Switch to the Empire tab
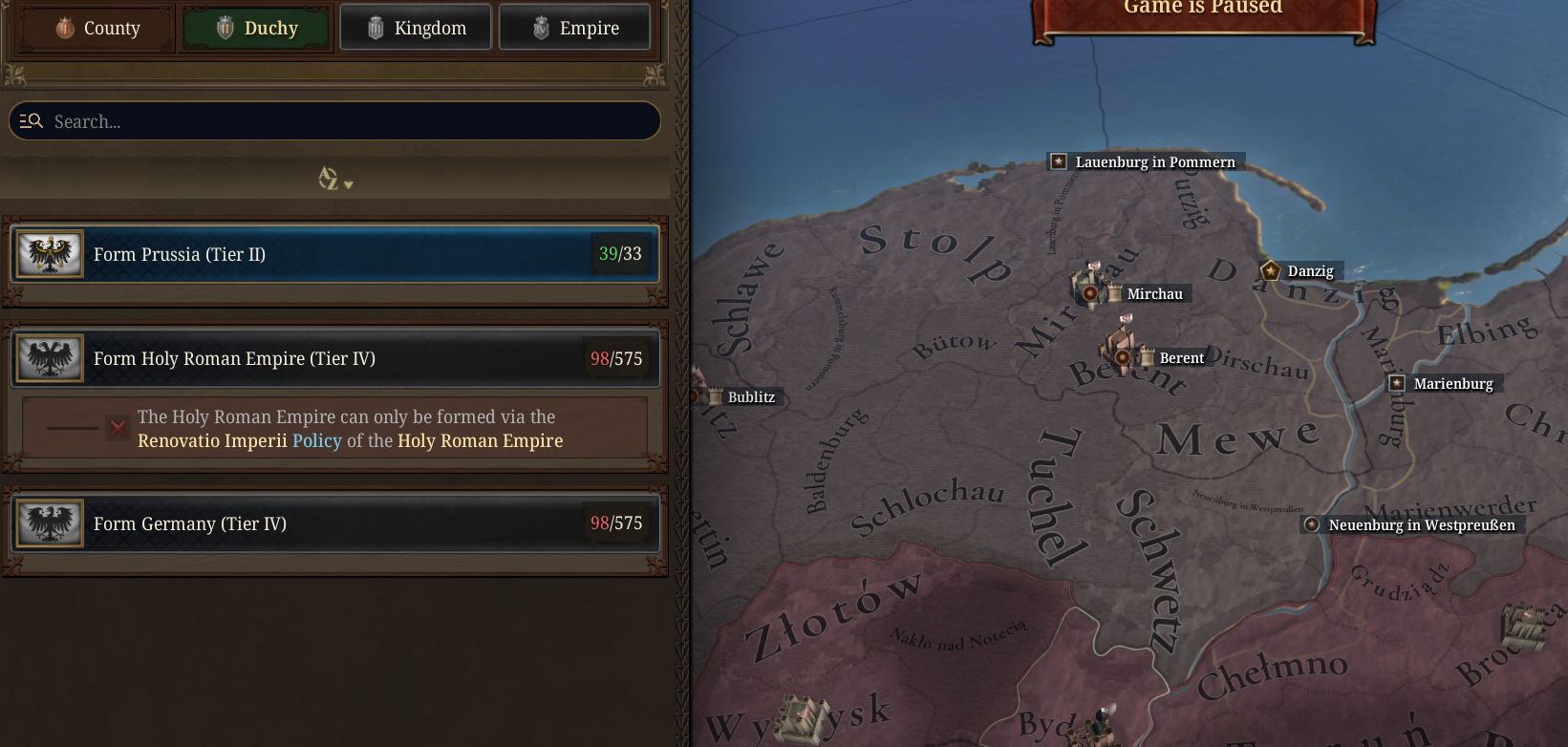 (574, 27)
